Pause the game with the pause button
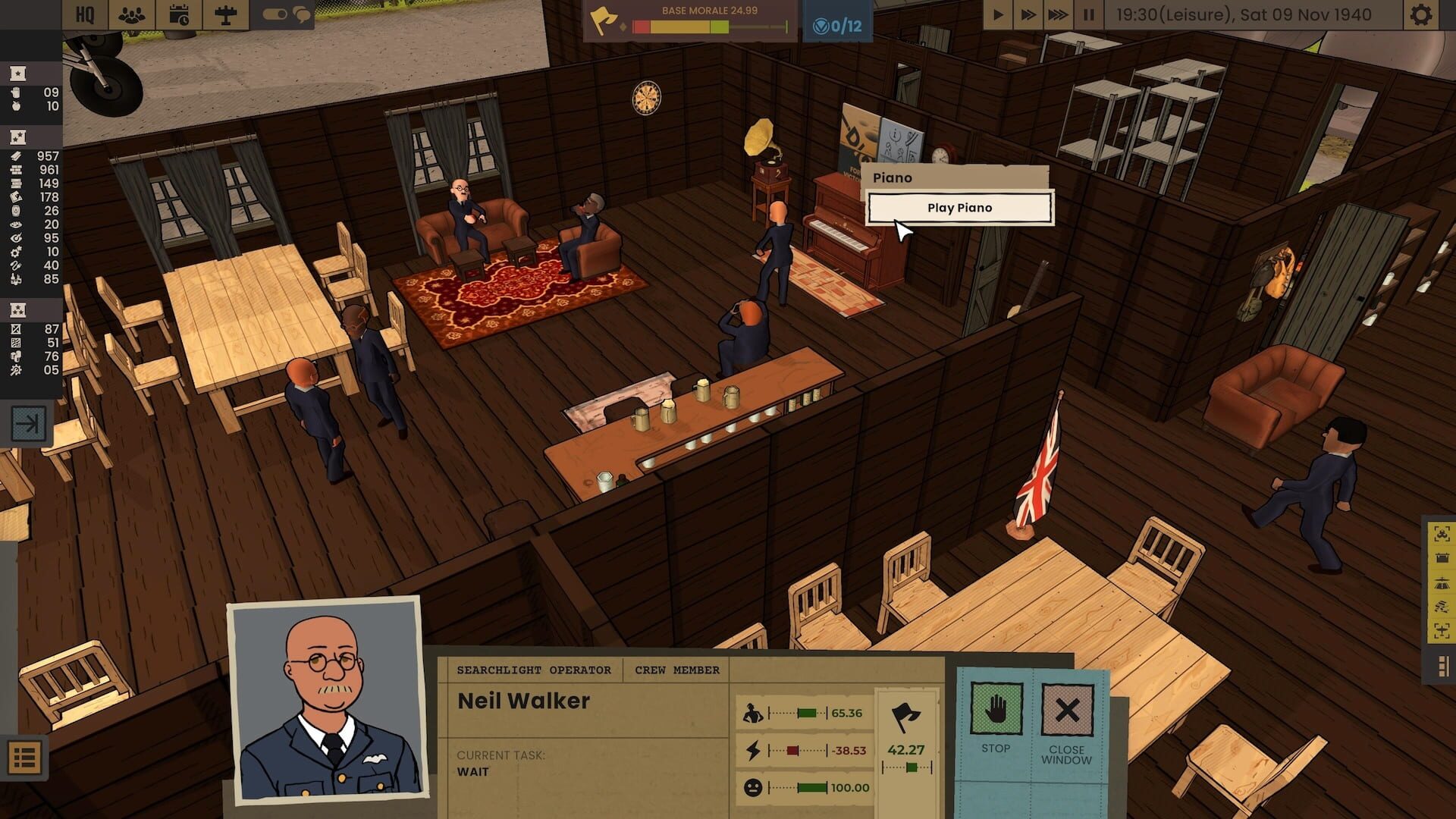Screen dimensions: 1456x819 pyautogui.click(x=1089, y=13)
